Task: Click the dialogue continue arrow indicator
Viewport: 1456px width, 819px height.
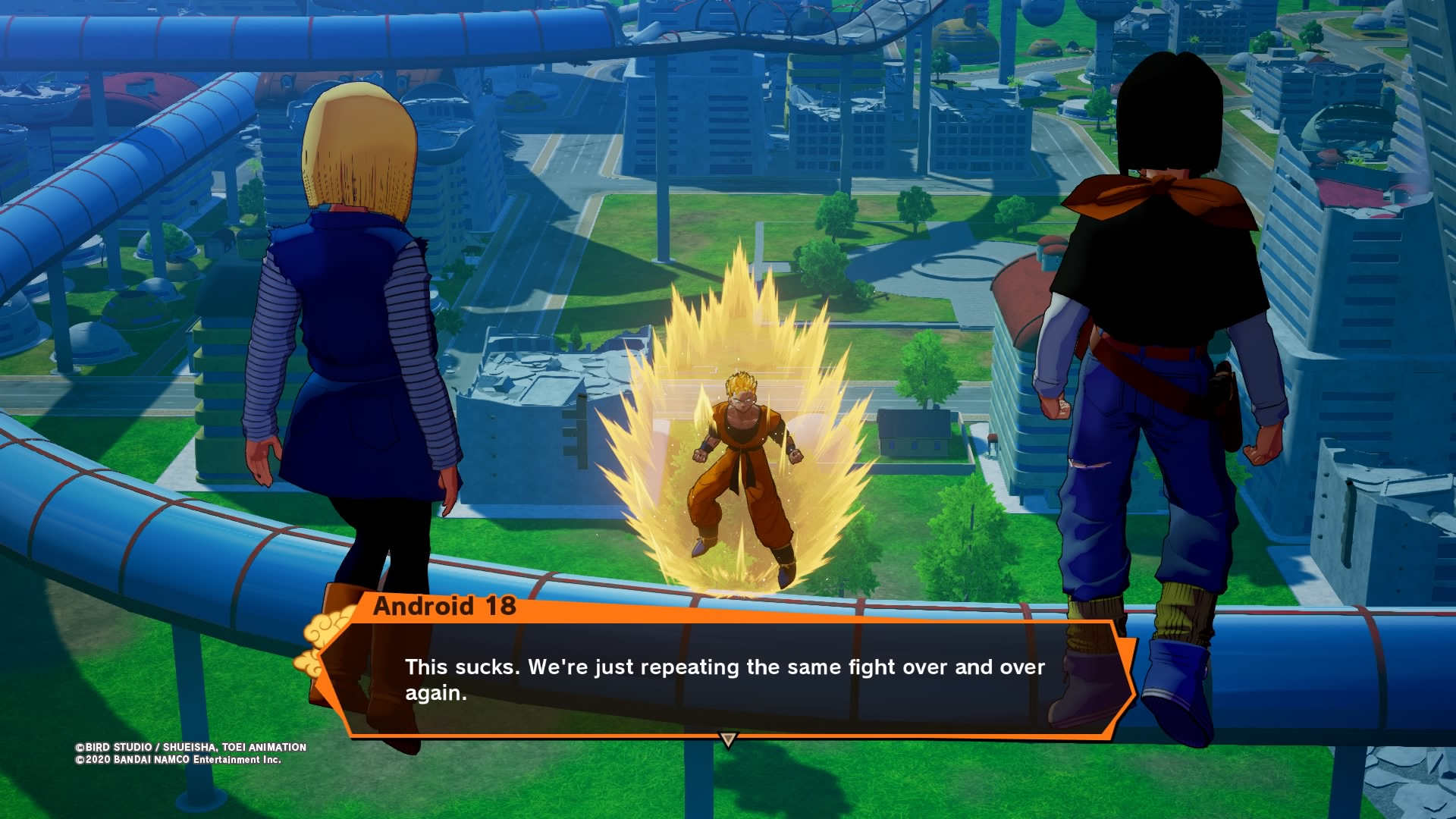Action: point(728,739)
